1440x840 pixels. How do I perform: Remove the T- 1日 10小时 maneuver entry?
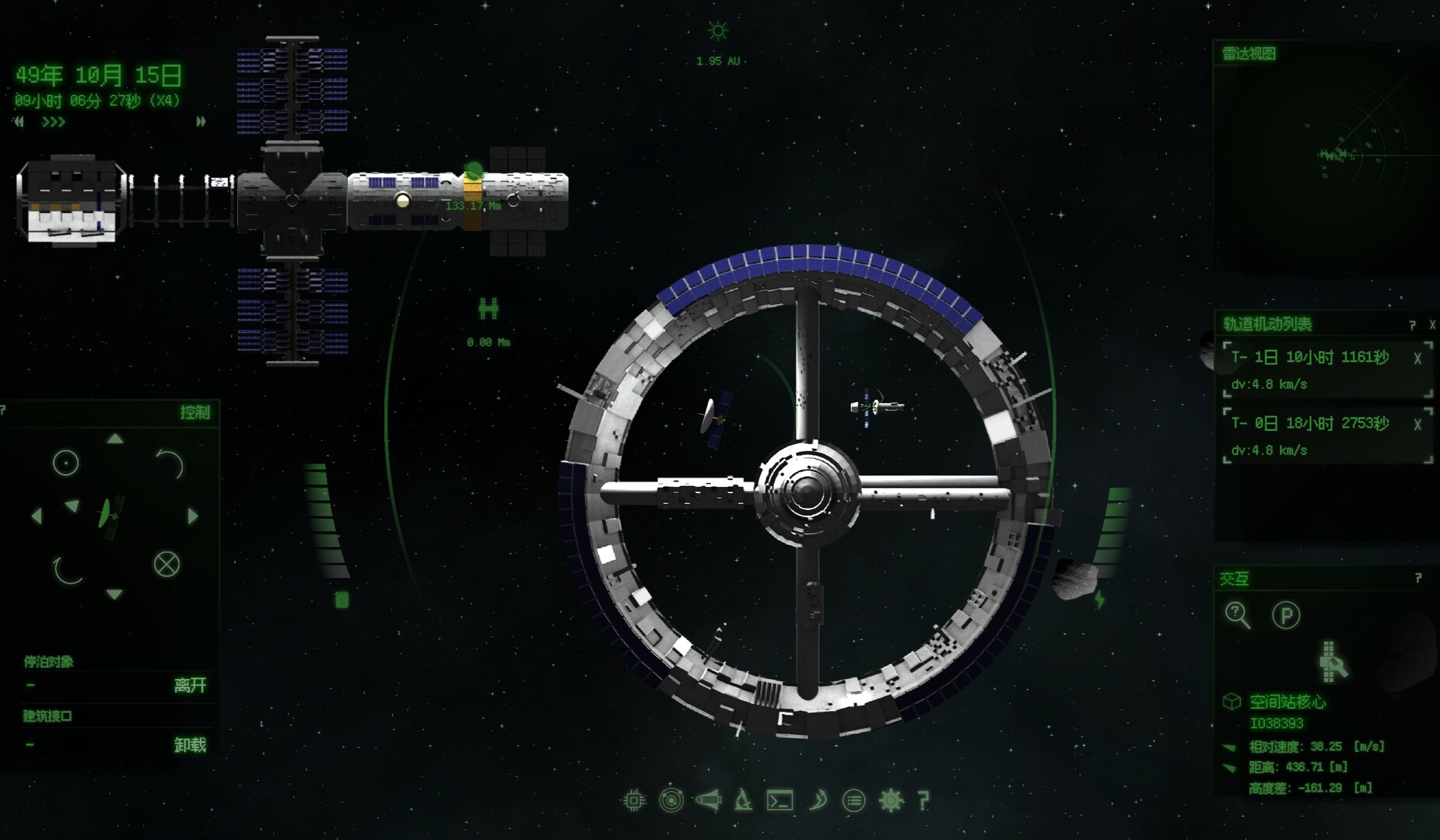(1417, 359)
